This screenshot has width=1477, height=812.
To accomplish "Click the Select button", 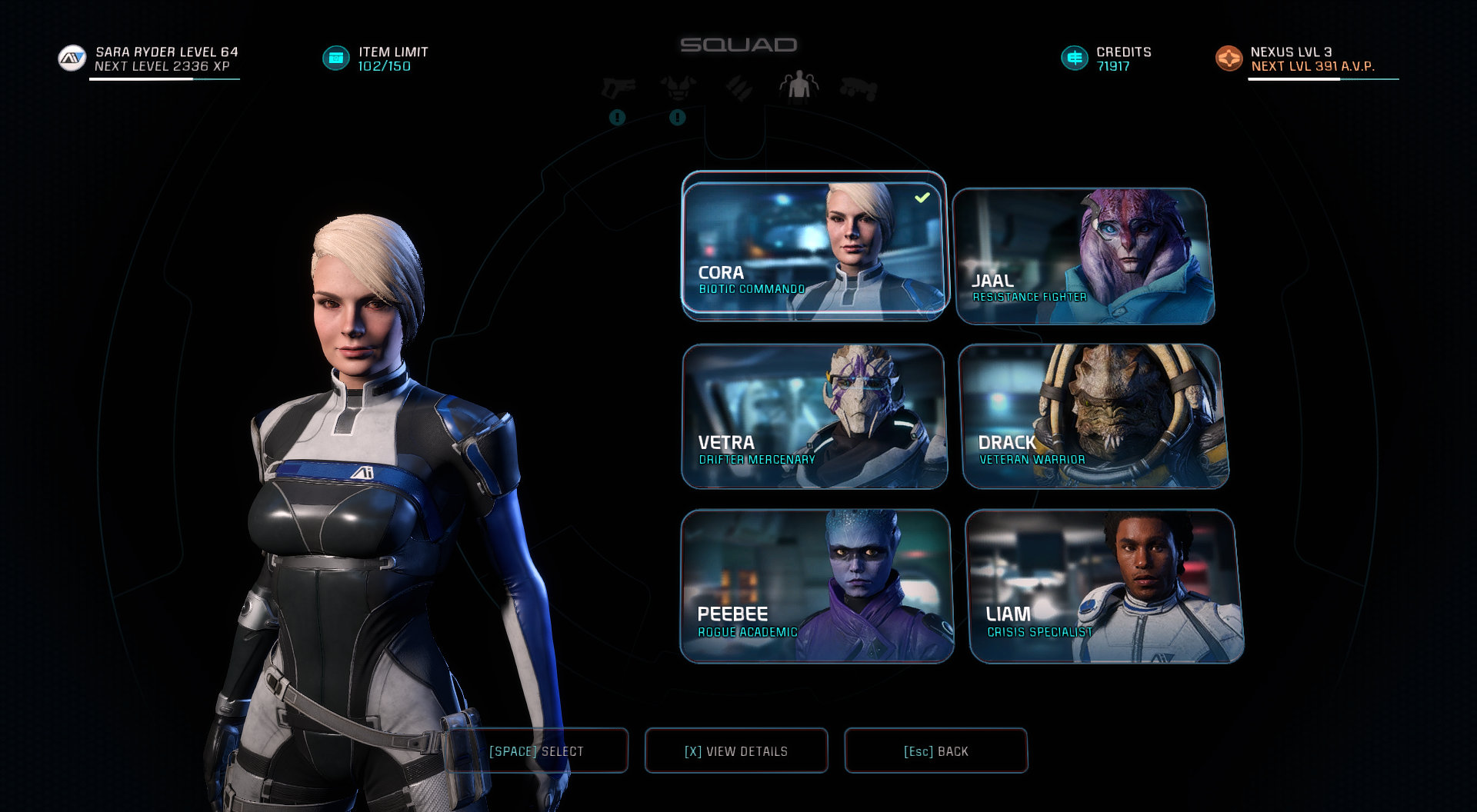I will point(537,750).
